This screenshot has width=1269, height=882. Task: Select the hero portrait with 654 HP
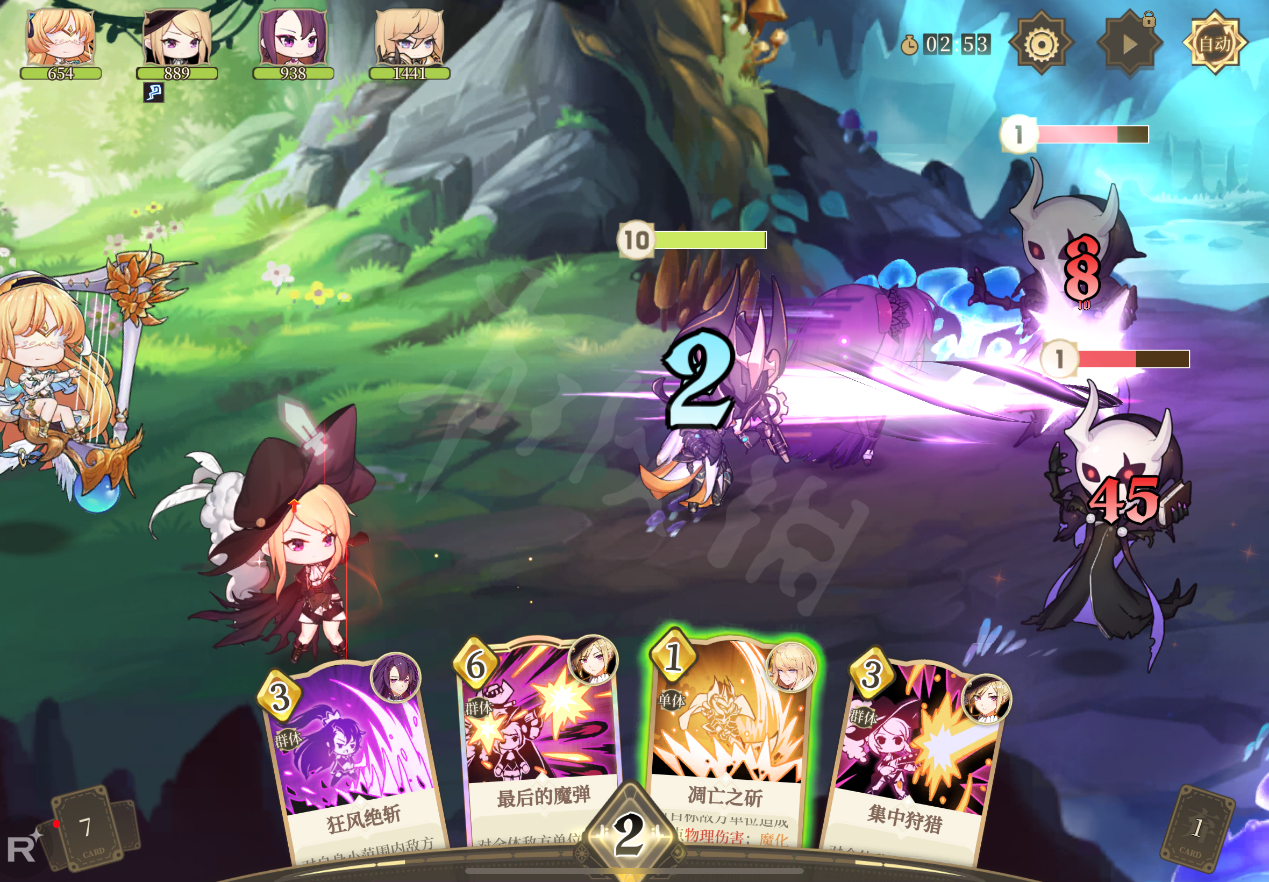point(61,38)
